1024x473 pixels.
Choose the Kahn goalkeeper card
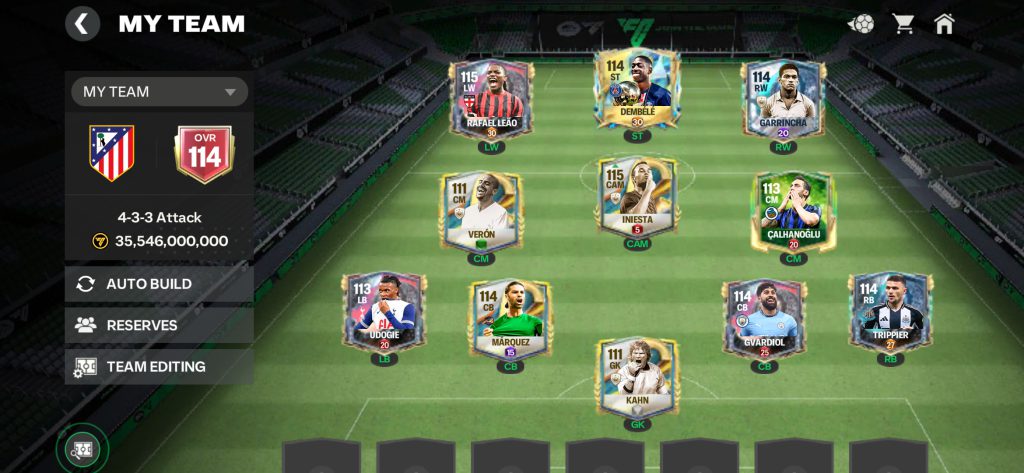[637, 378]
